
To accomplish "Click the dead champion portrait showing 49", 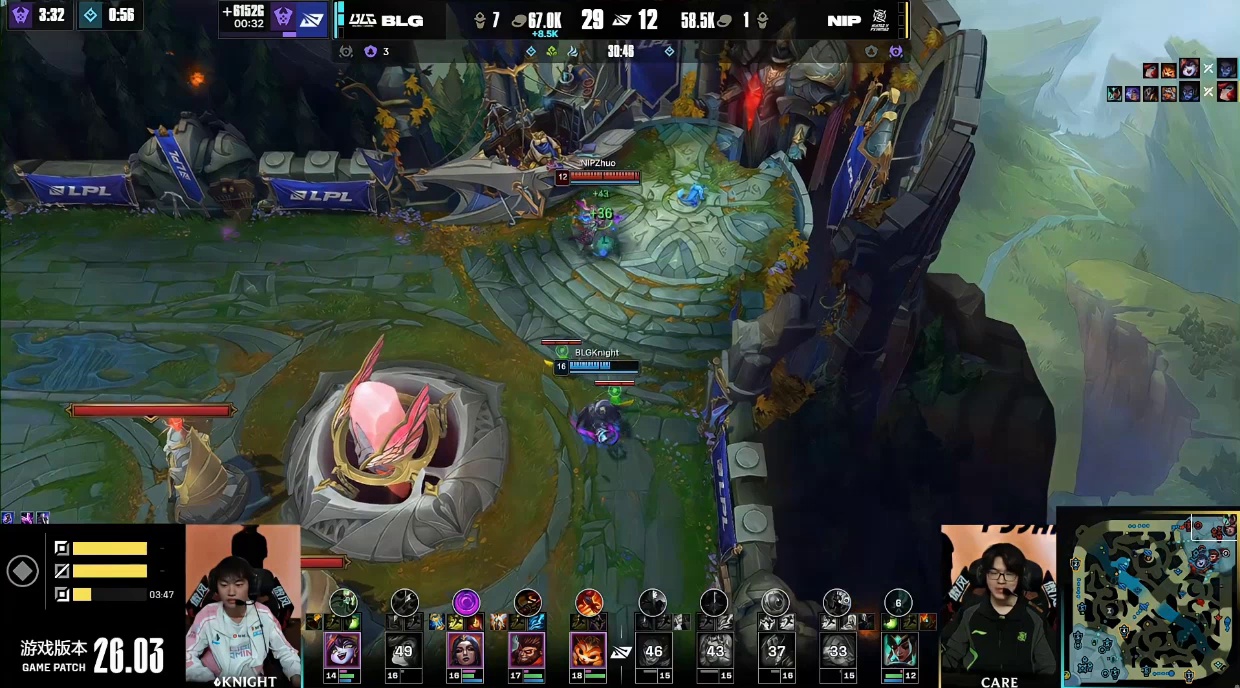I will coord(404,650).
